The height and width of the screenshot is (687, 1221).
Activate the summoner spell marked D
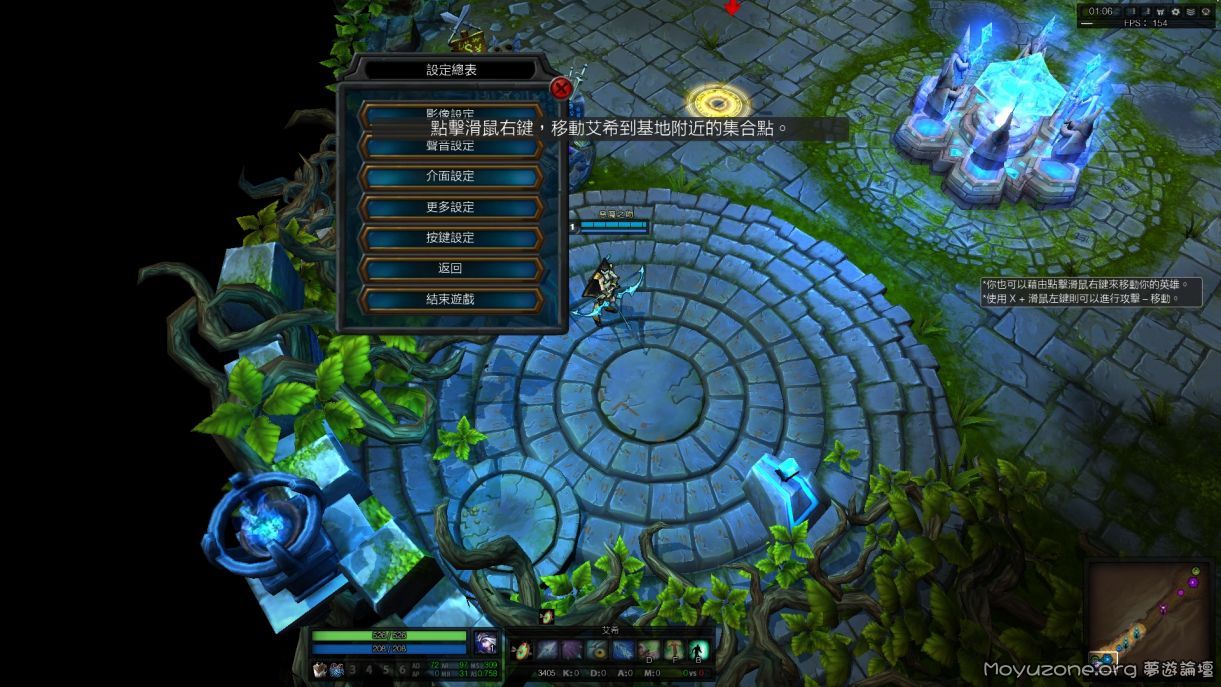click(649, 651)
